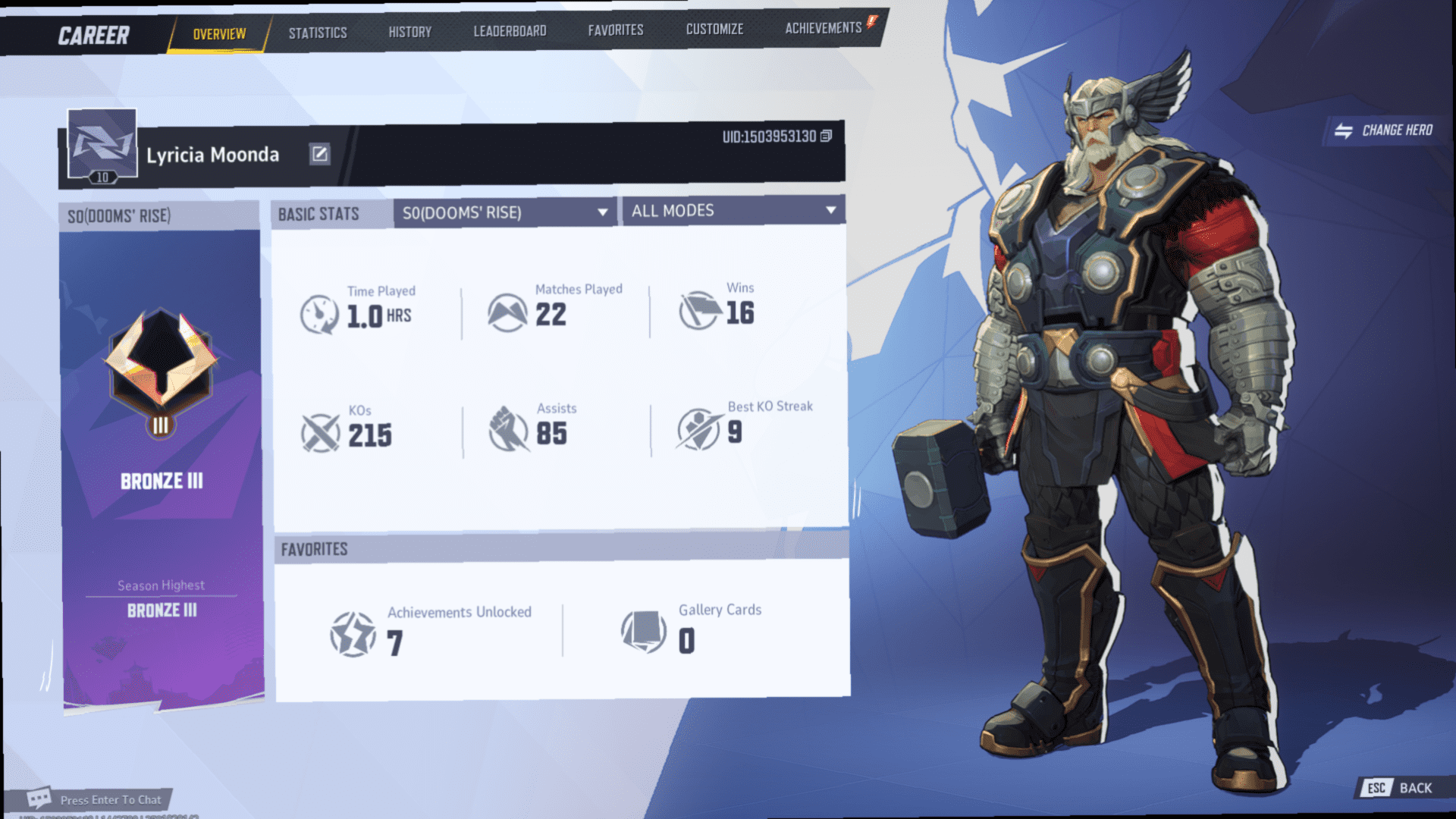Click the edit name pencil icon
The width and height of the screenshot is (1456, 819).
click(x=320, y=153)
